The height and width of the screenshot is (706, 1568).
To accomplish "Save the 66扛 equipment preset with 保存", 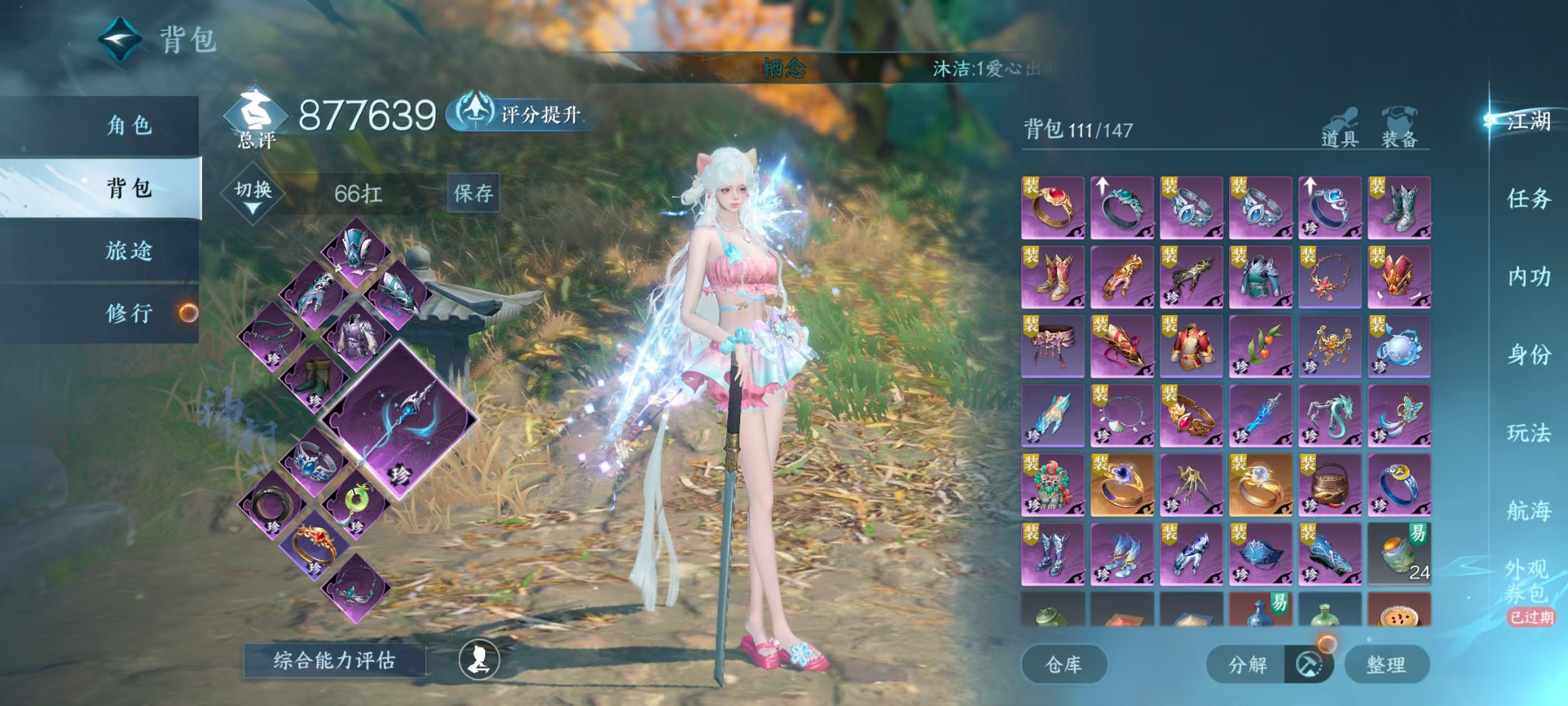I will coord(473,193).
